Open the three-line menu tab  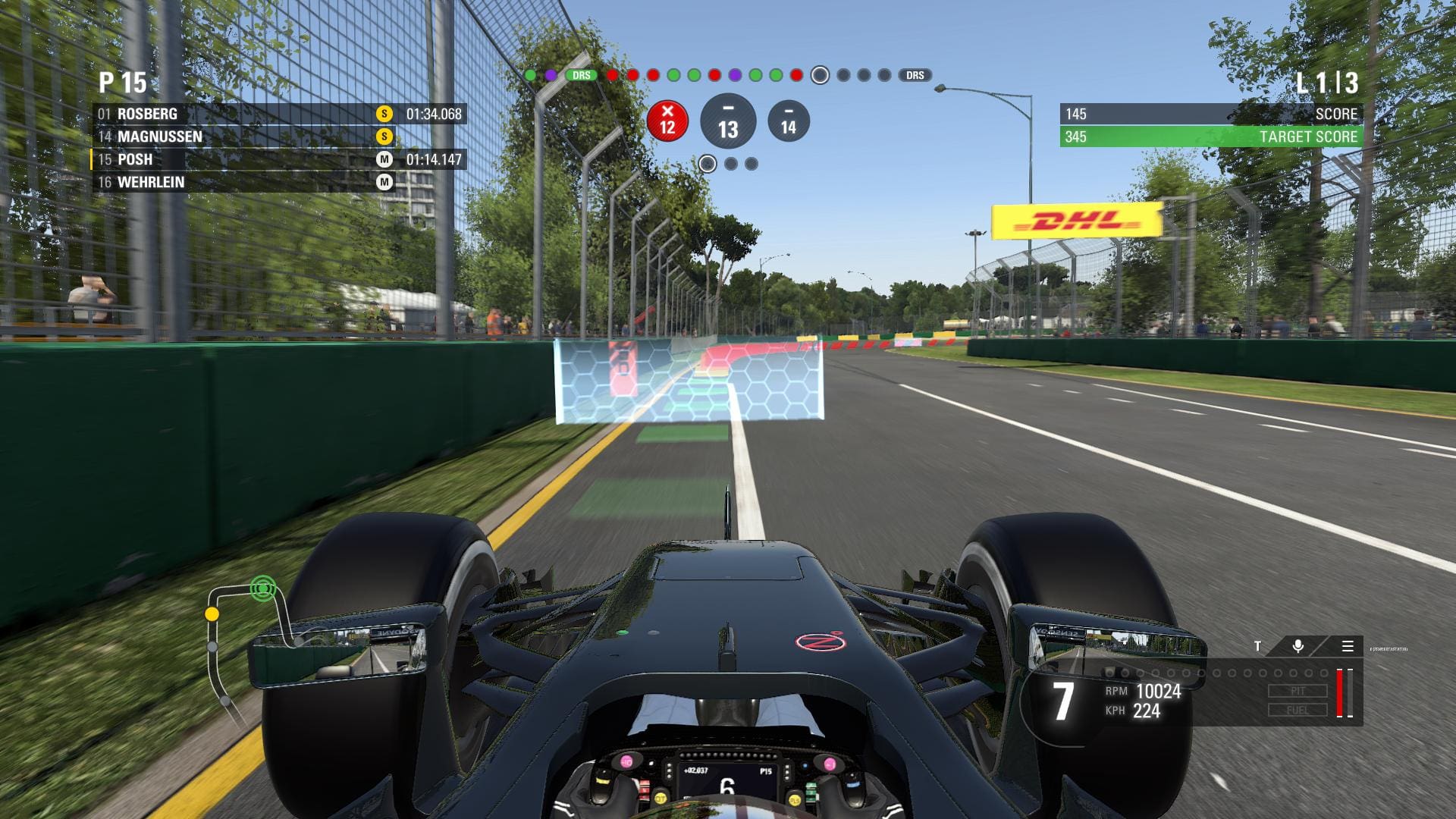pyautogui.click(x=1348, y=646)
